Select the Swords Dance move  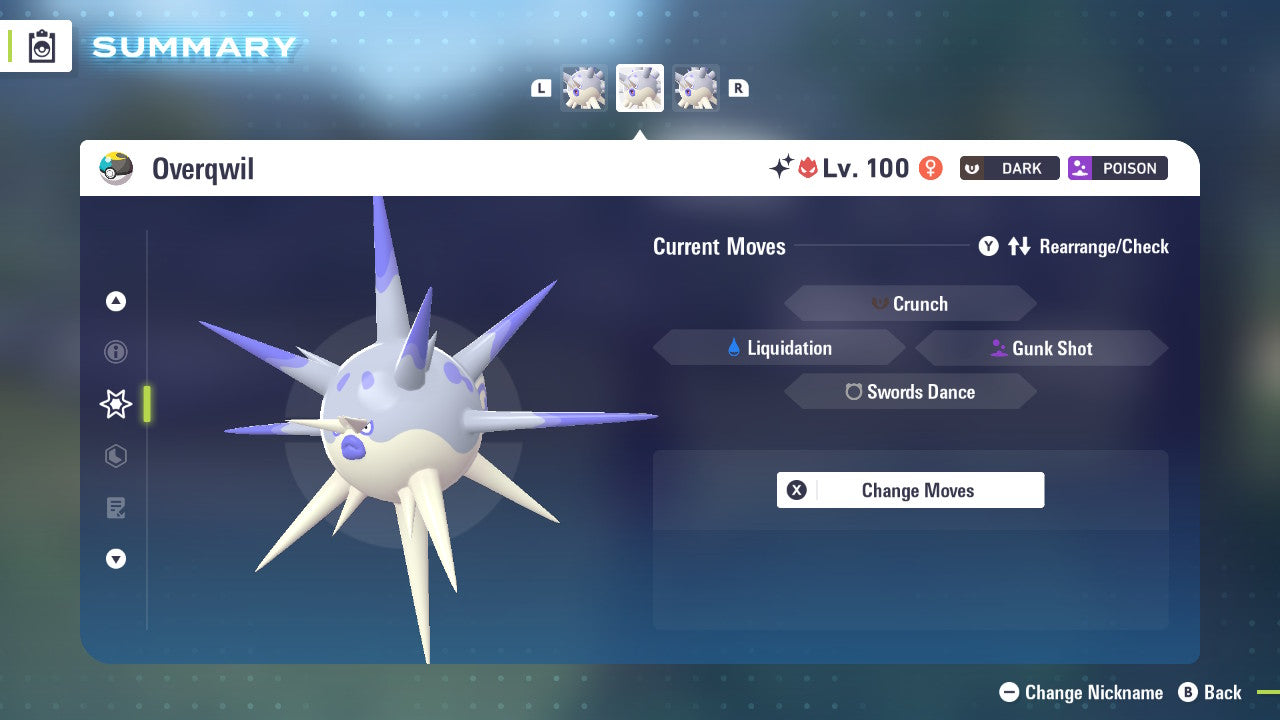pos(910,392)
